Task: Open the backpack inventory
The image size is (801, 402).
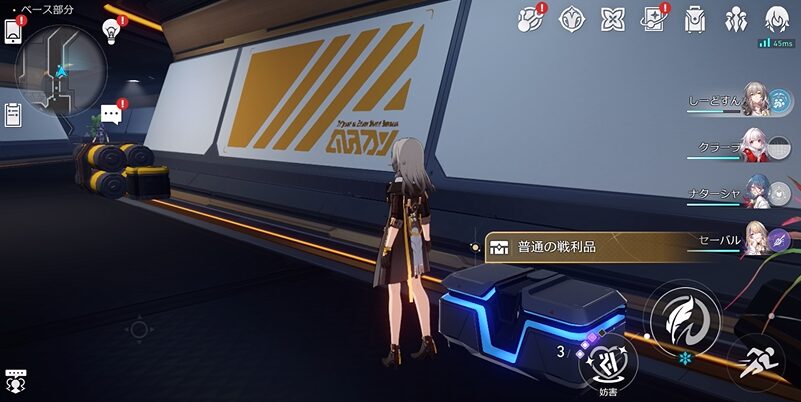Action: pos(695,18)
